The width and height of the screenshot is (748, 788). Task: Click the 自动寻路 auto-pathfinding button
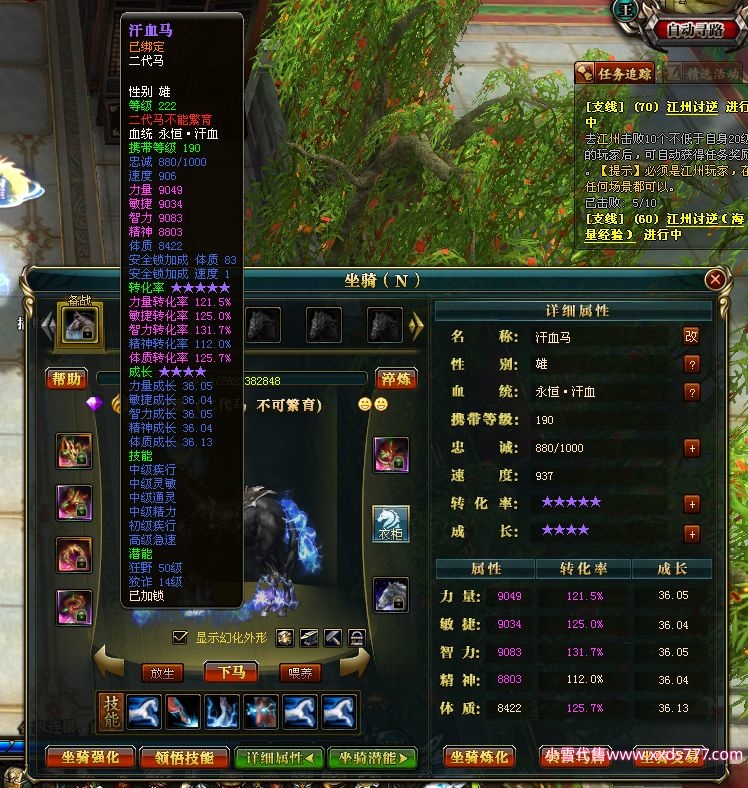(x=695, y=29)
